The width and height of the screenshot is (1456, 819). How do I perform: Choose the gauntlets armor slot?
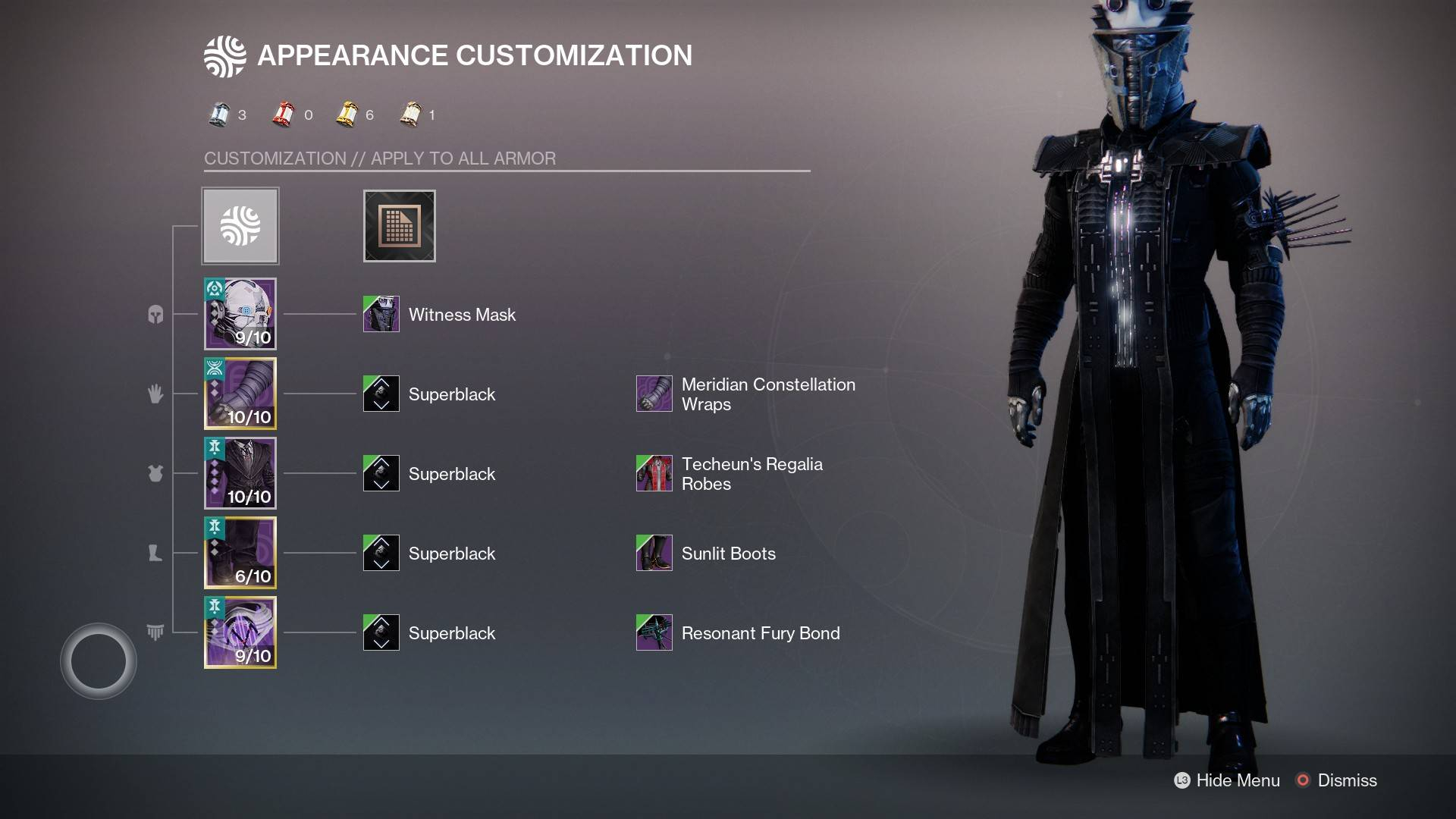coord(240,394)
